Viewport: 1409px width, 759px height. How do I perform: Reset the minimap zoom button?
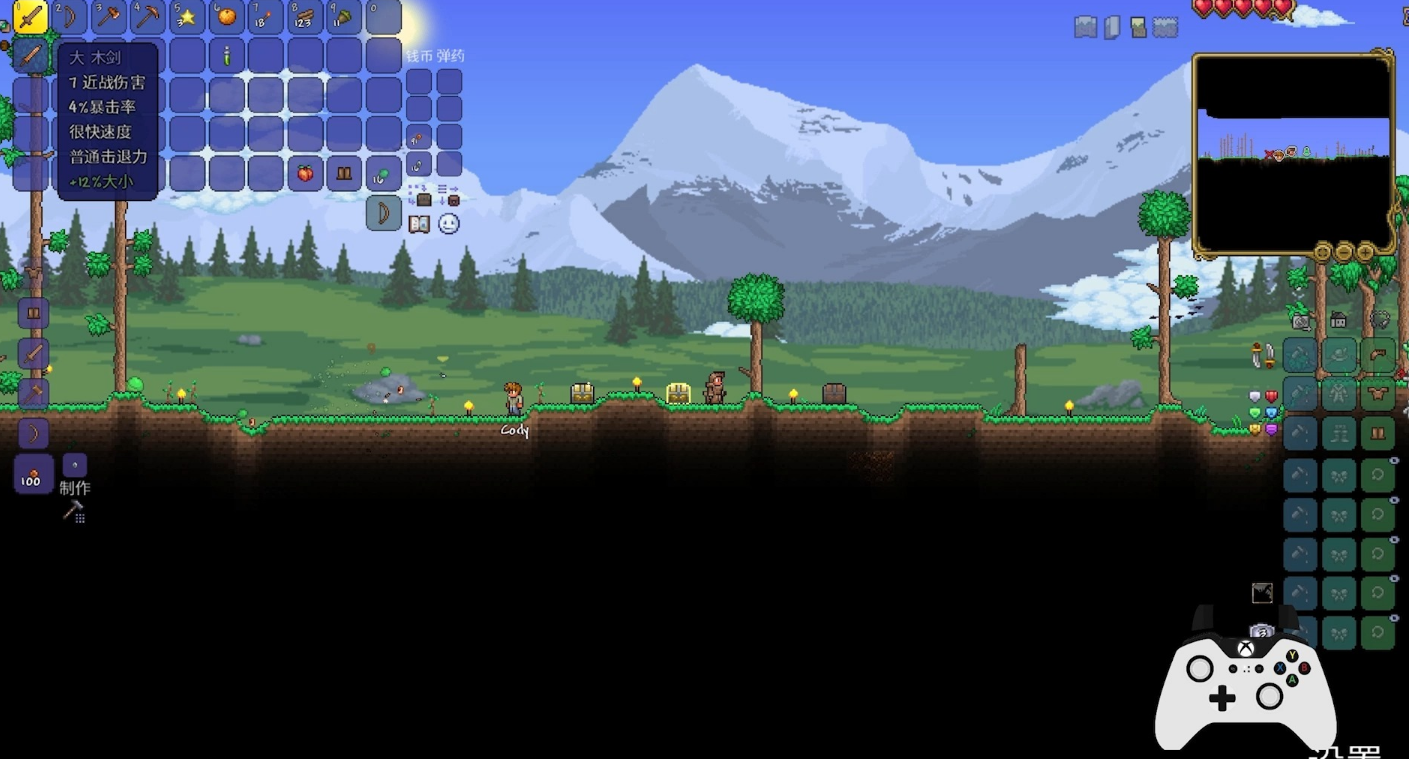tap(1323, 251)
